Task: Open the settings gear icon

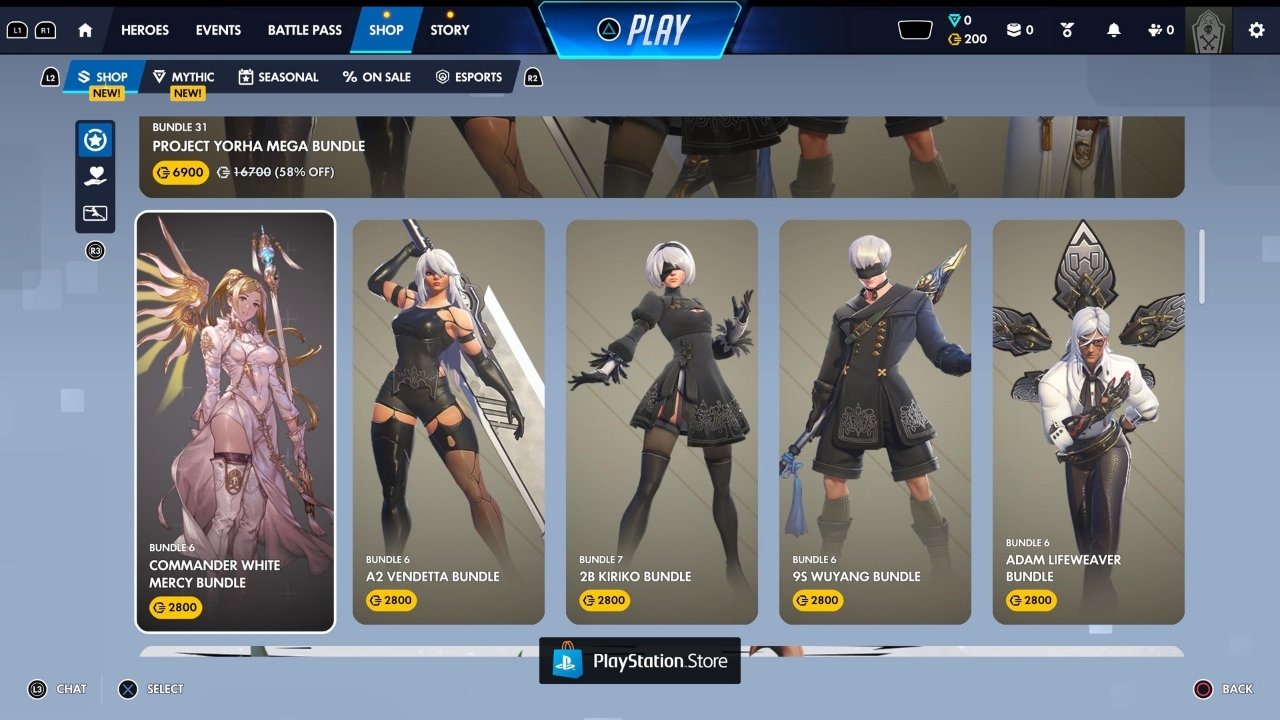Action: coord(1256,30)
